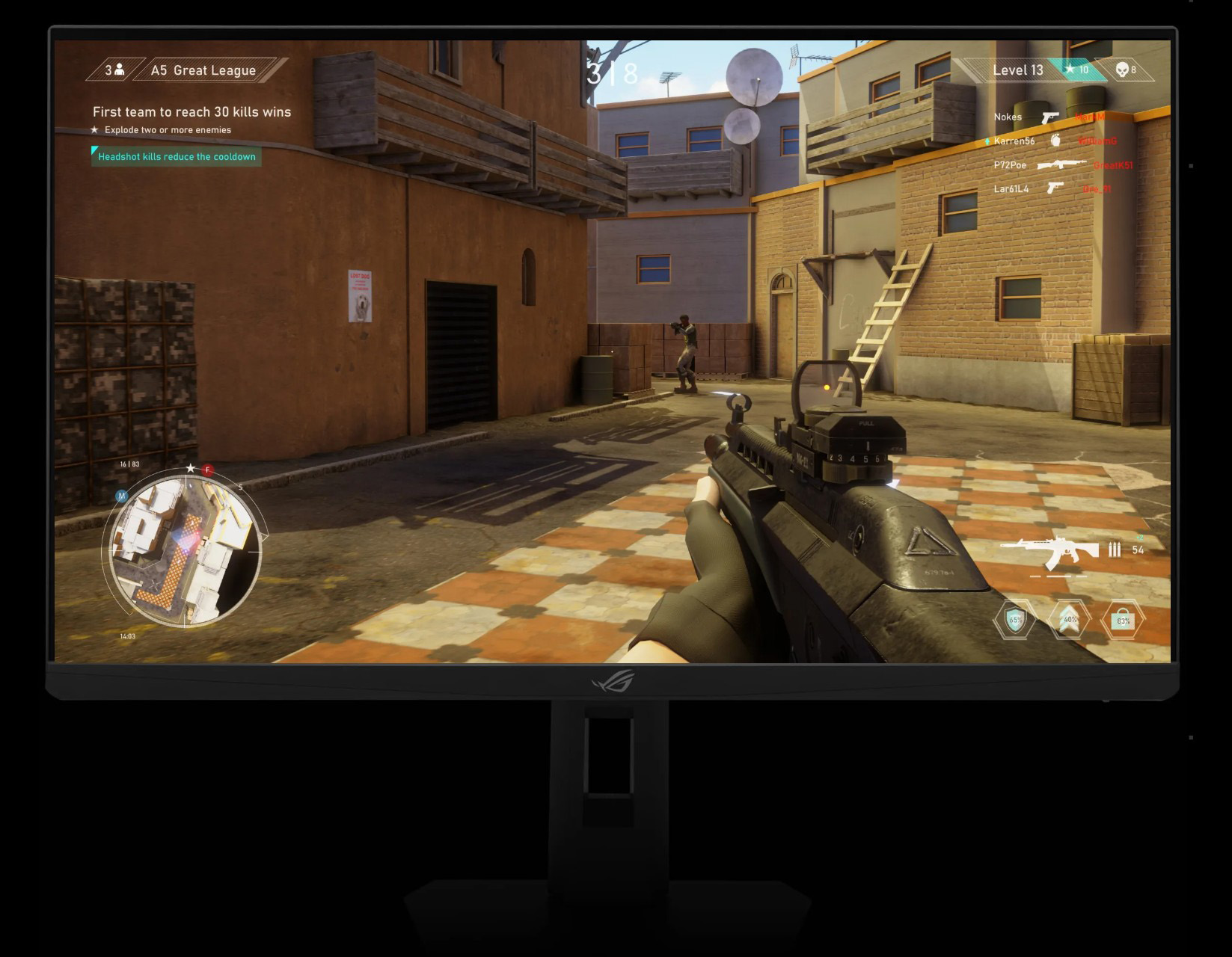
Task: Click the F team marker on the minimap
Action: [x=207, y=470]
